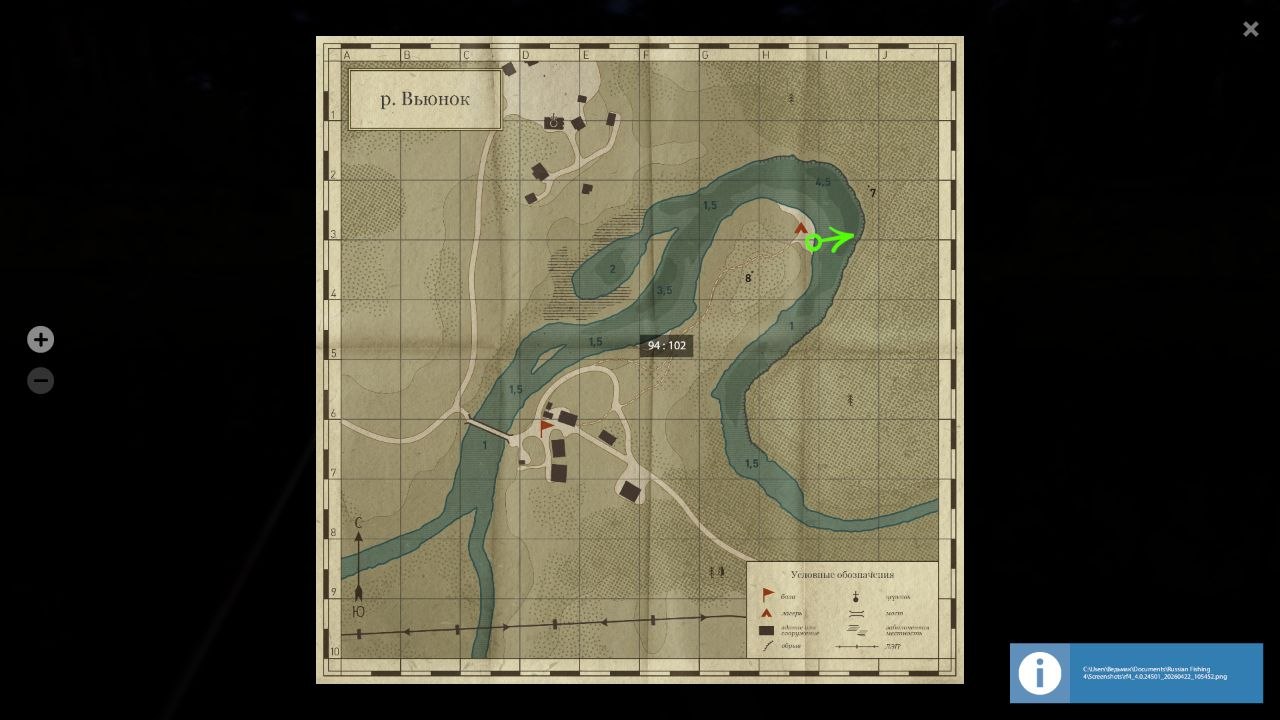This screenshot has height=720, width=1280.
Task: Click the red flag base marker near the village
Action: [544, 423]
